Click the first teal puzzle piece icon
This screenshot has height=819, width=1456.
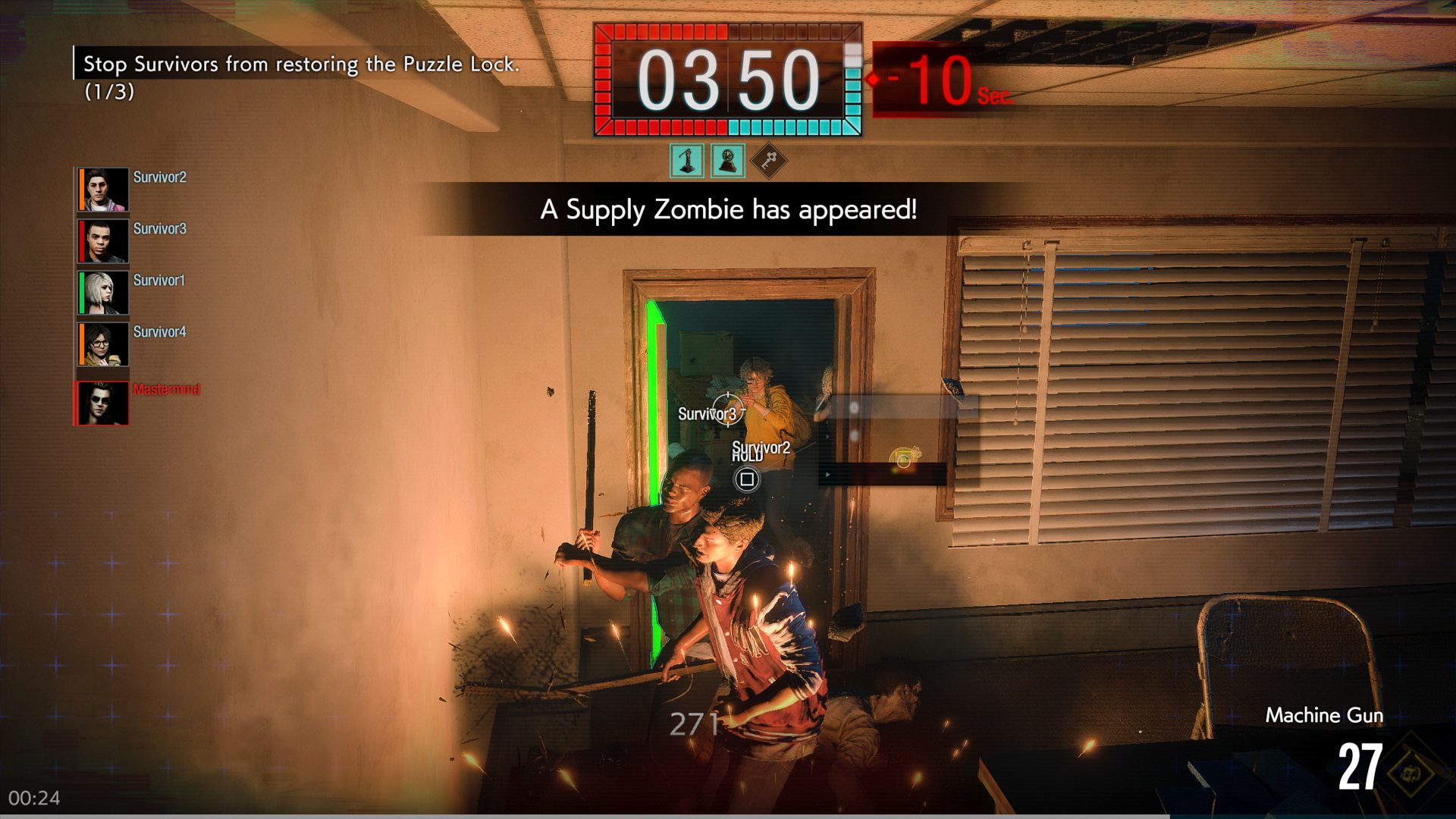[x=687, y=161]
